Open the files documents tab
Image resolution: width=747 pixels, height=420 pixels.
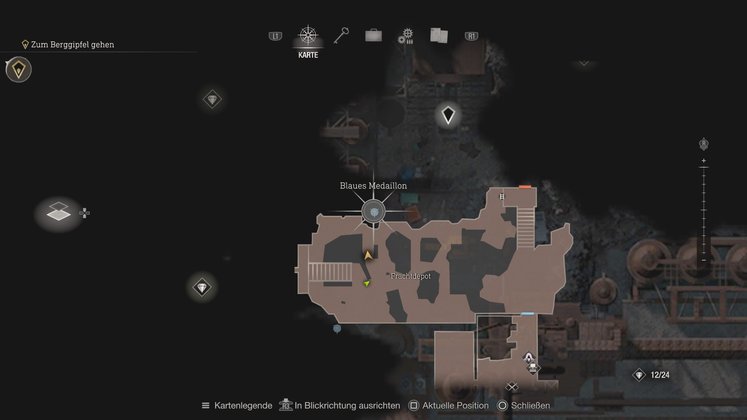(x=438, y=35)
